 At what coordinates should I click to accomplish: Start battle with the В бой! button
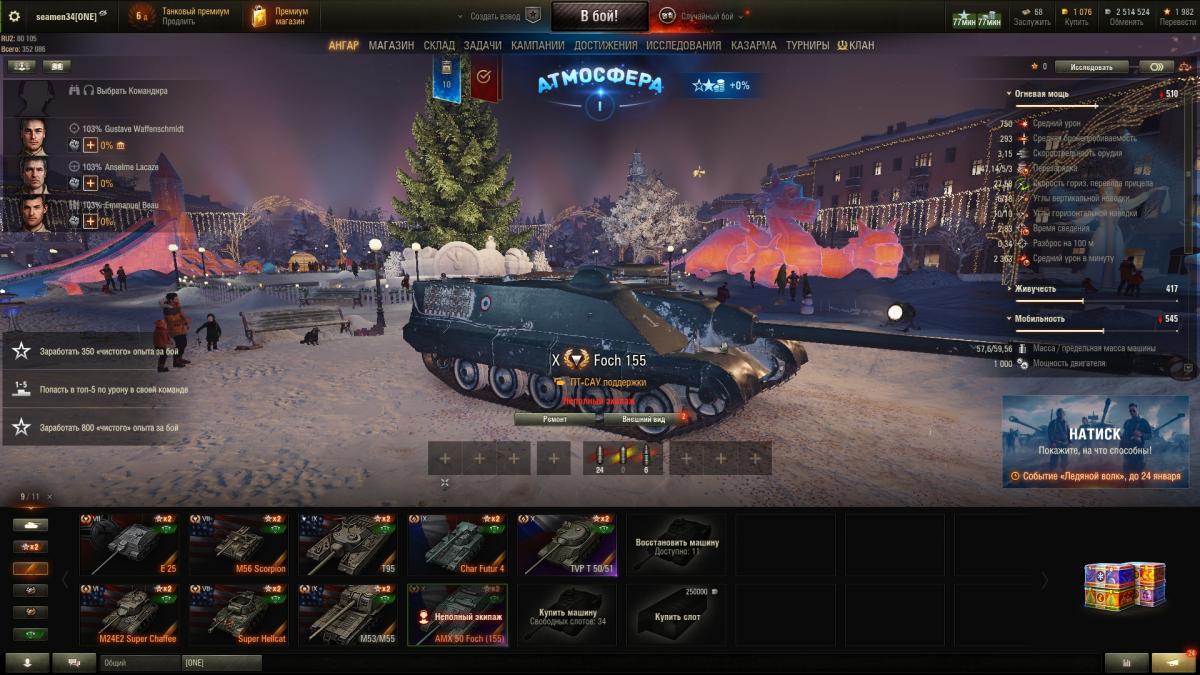(x=599, y=16)
